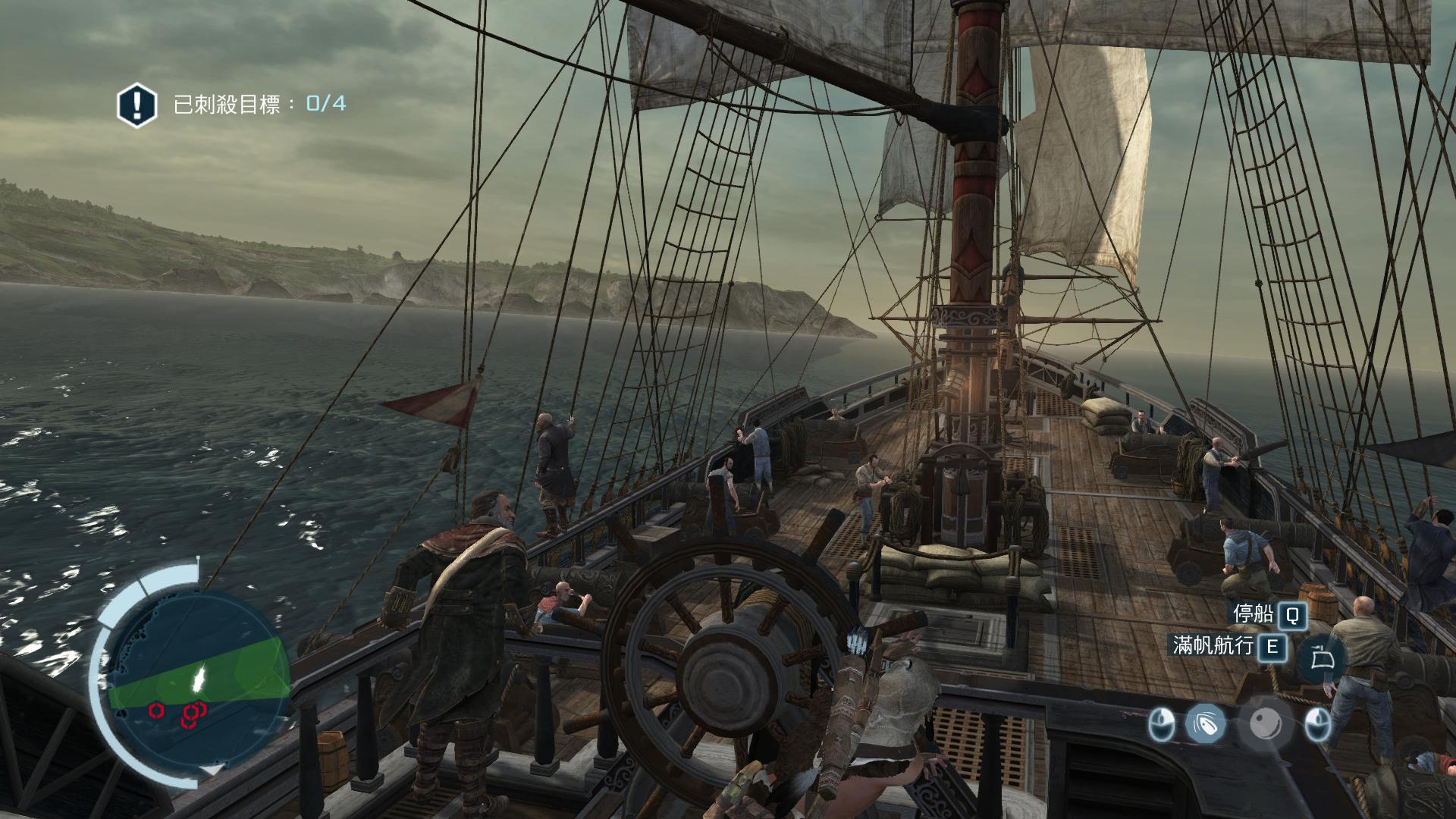Image resolution: width=1456 pixels, height=819 pixels.
Task: Click the objective exclamation mark icon
Action: tap(136, 104)
